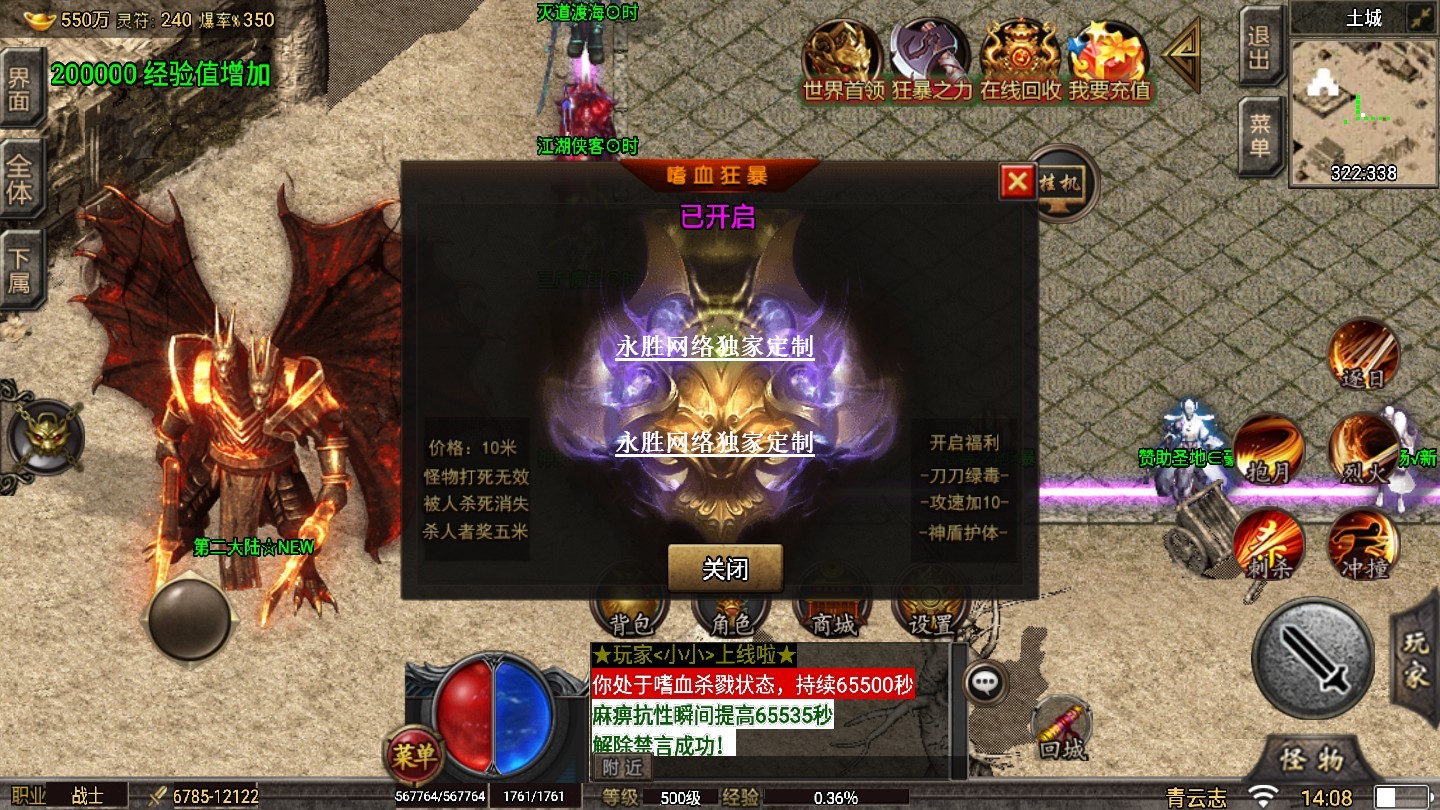
Task: Switch to the 界面 side tab
Action: coord(20,88)
